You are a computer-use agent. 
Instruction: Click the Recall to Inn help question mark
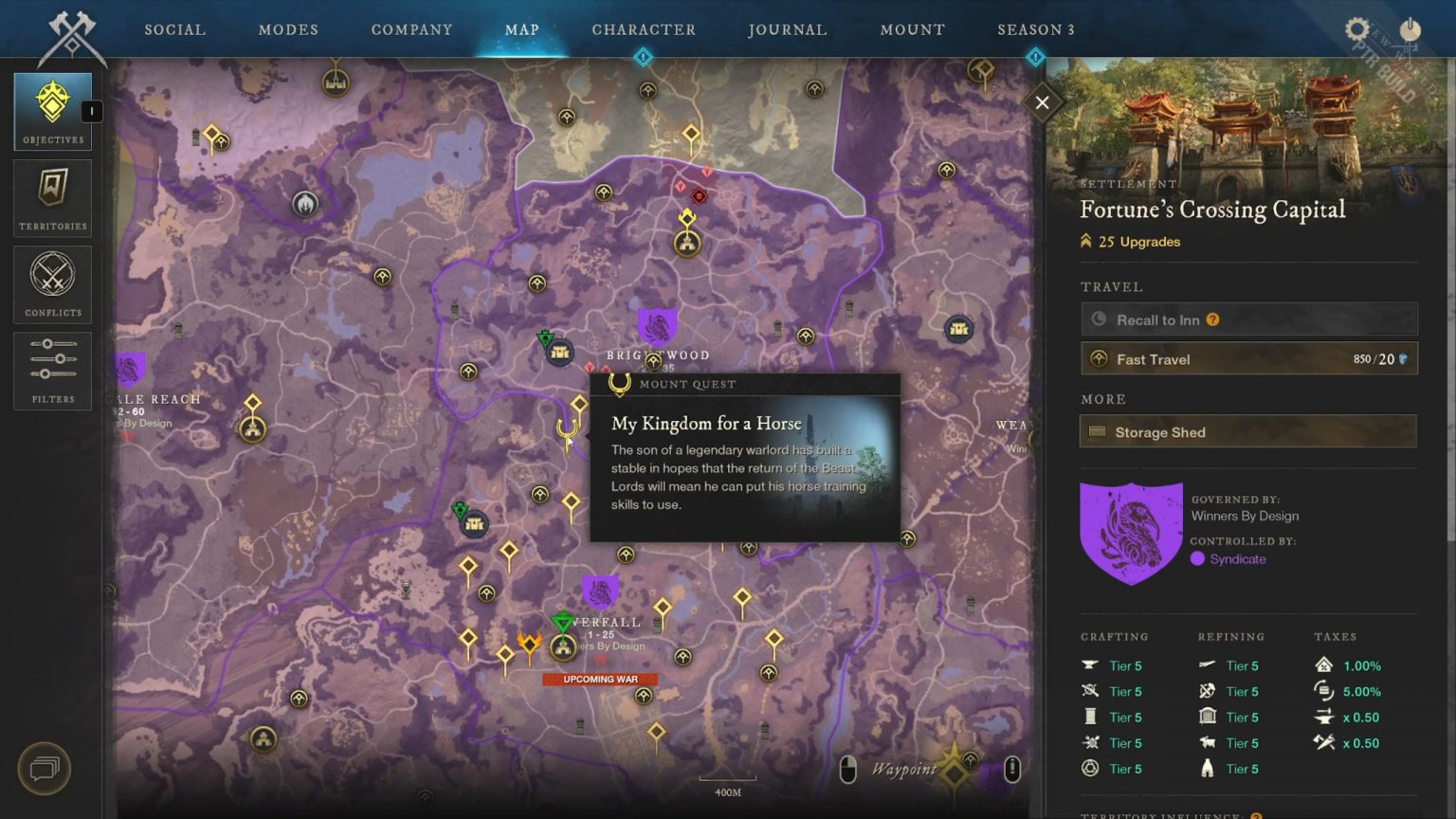(1213, 319)
